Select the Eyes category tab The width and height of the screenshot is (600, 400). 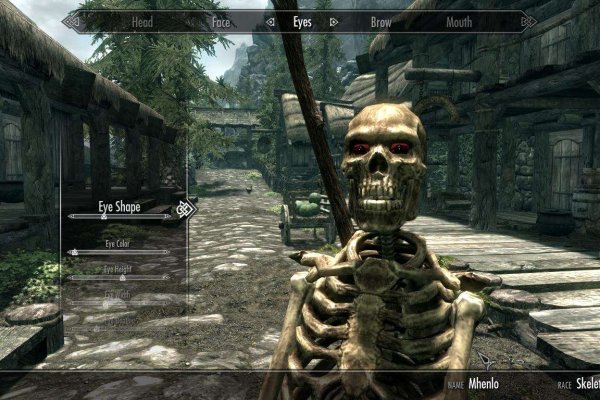302,20
